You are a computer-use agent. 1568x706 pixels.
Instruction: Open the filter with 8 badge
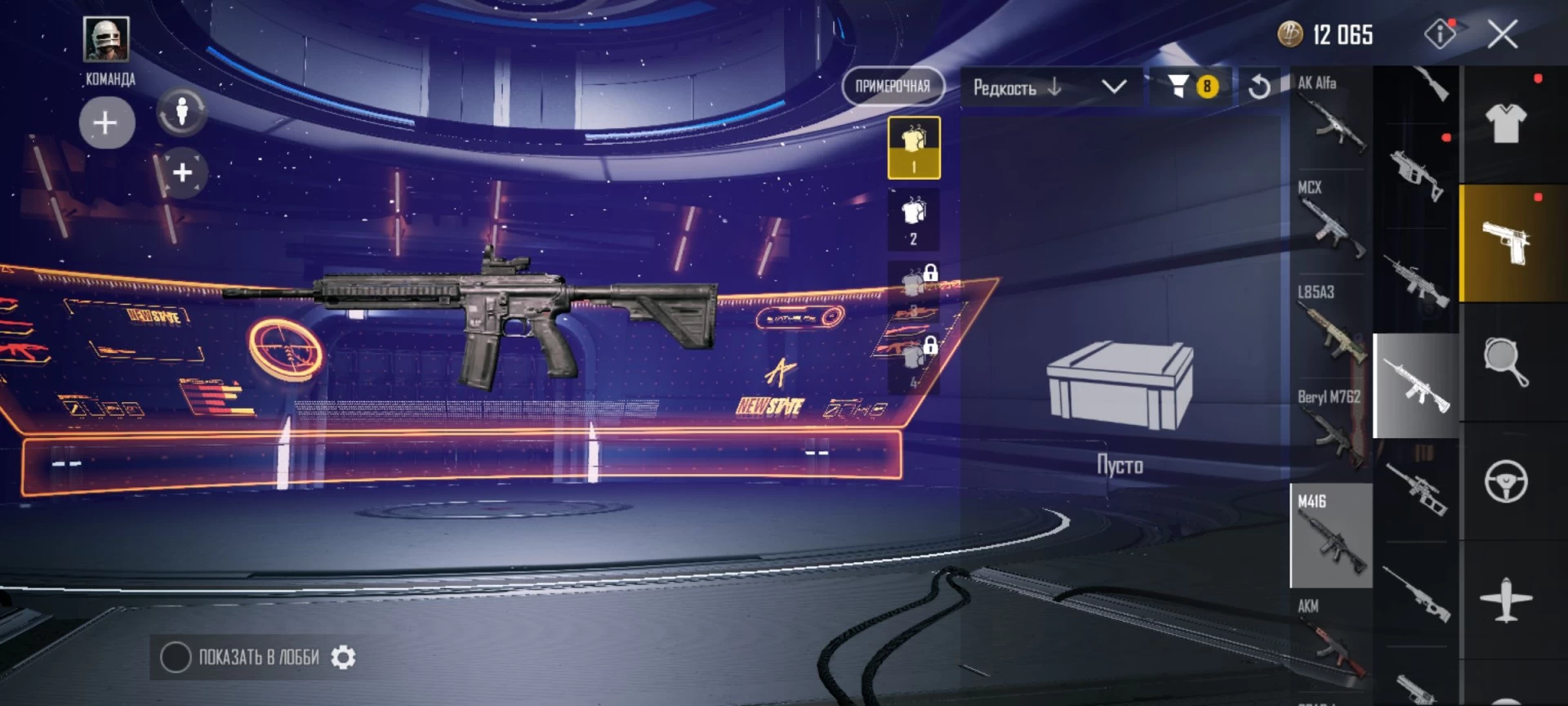click(x=1192, y=87)
